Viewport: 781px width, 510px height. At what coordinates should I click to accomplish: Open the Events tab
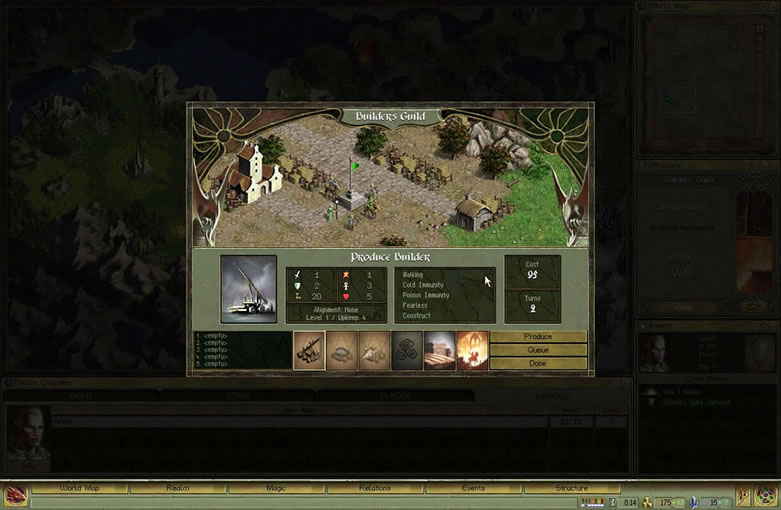click(473, 488)
